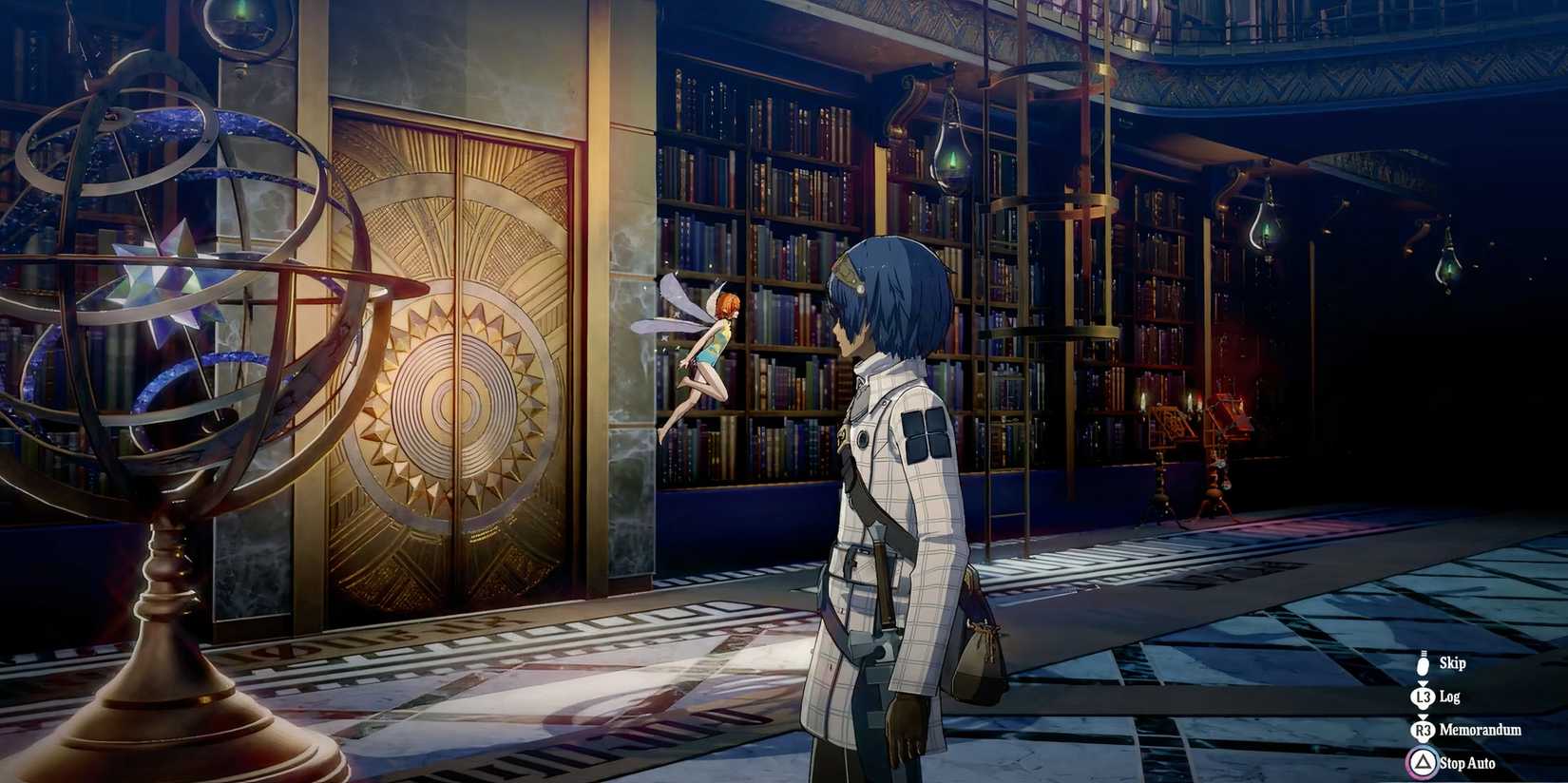Click the R3 stick icon beside Memorandum
The width and height of the screenshot is (1568, 783).
tap(1424, 729)
